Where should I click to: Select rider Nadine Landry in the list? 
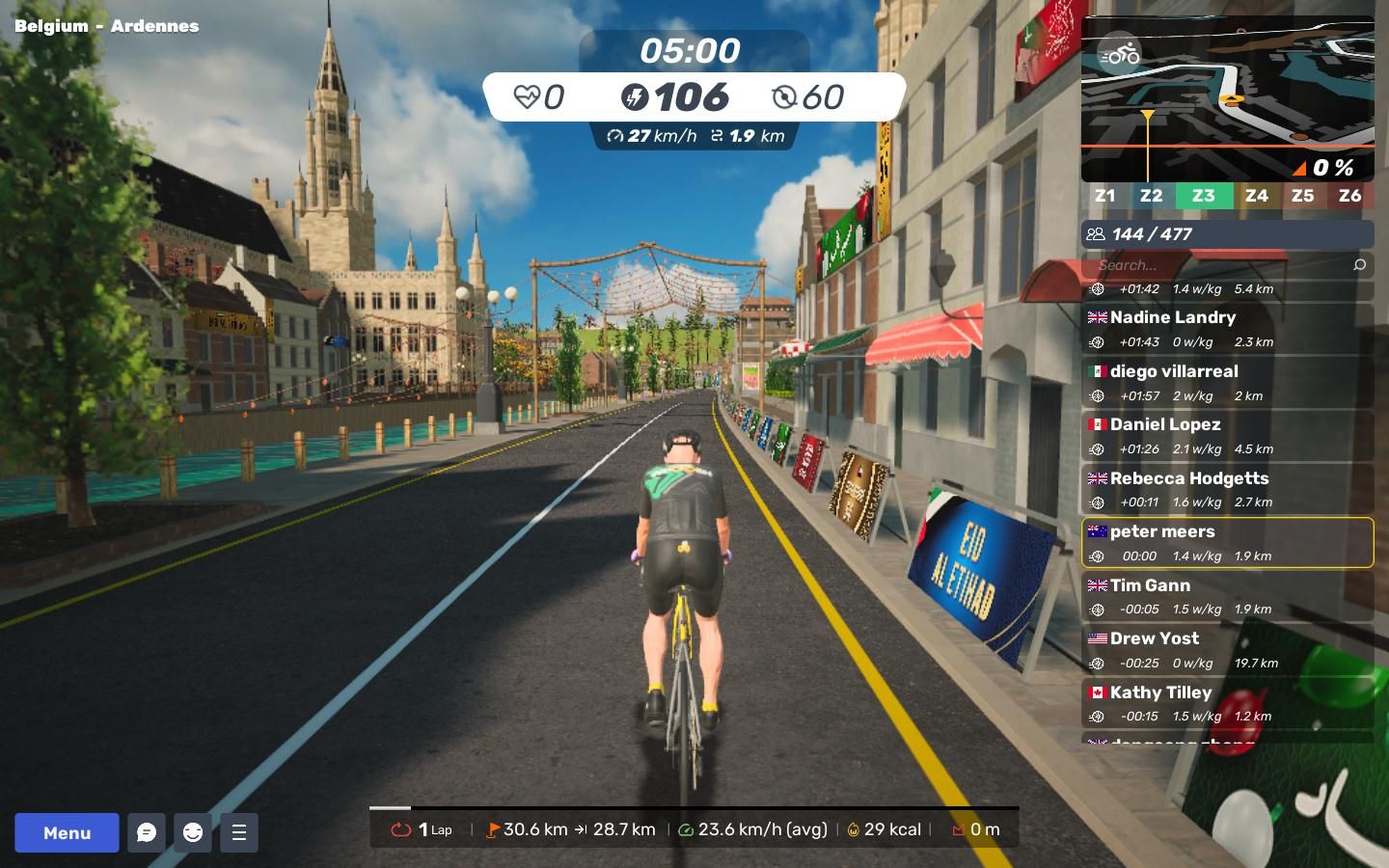(x=1227, y=328)
